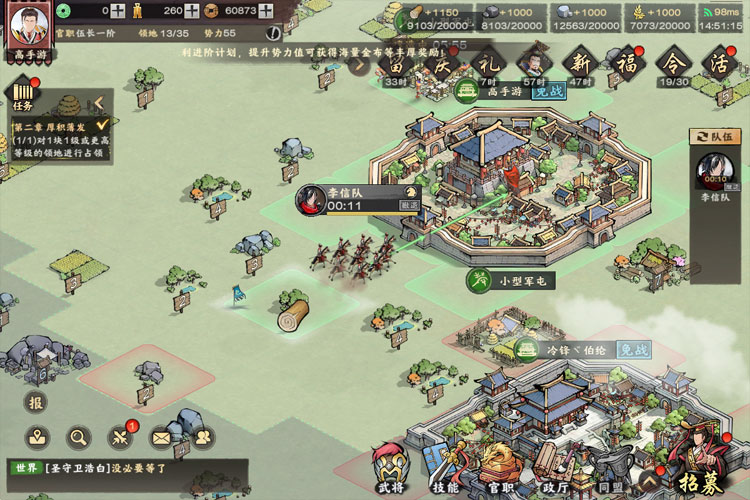Open the 福 welfare event icon
The image size is (750, 500).
(x=627, y=64)
